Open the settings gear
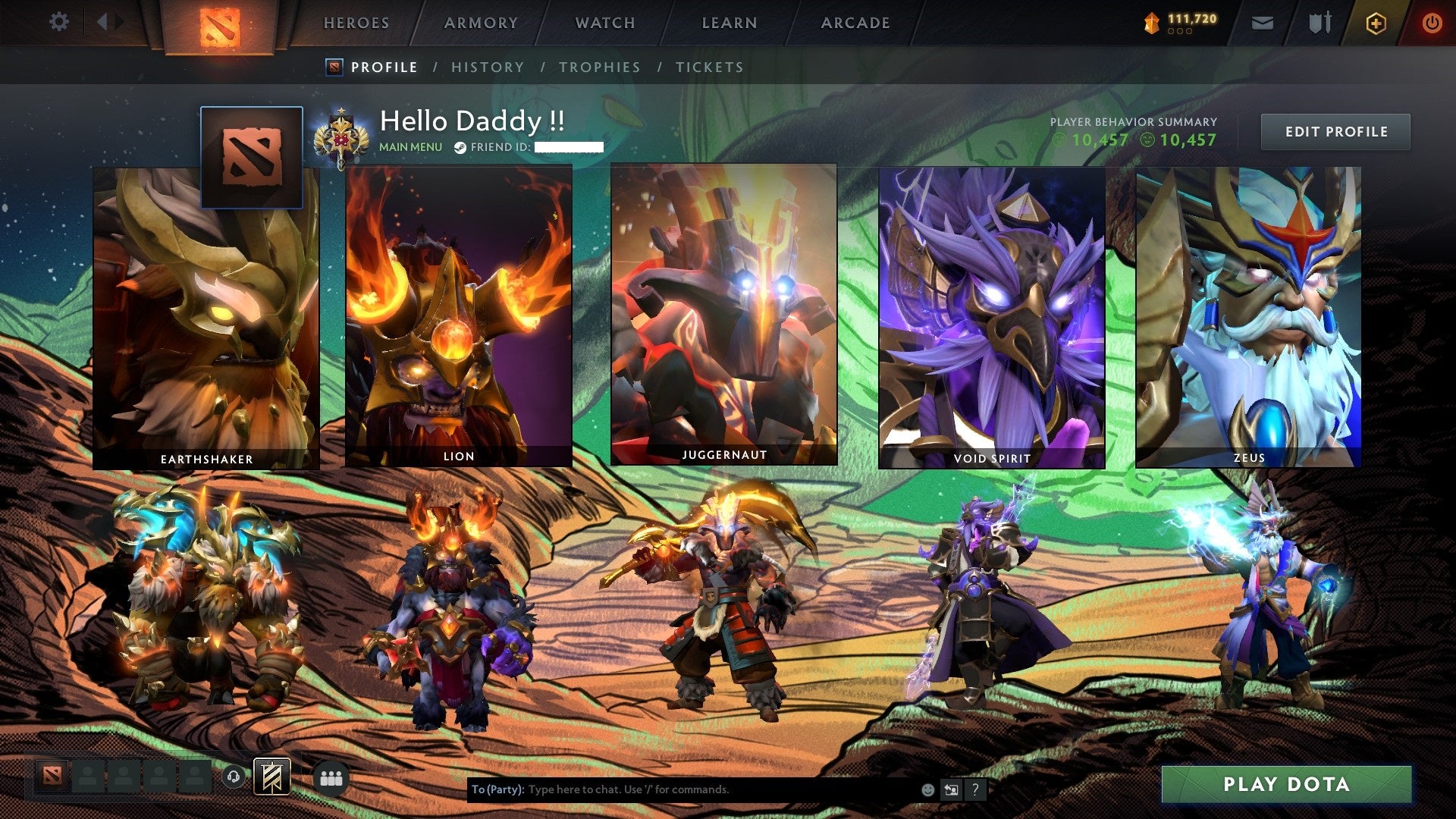The width and height of the screenshot is (1456, 819). pyautogui.click(x=59, y=22)
